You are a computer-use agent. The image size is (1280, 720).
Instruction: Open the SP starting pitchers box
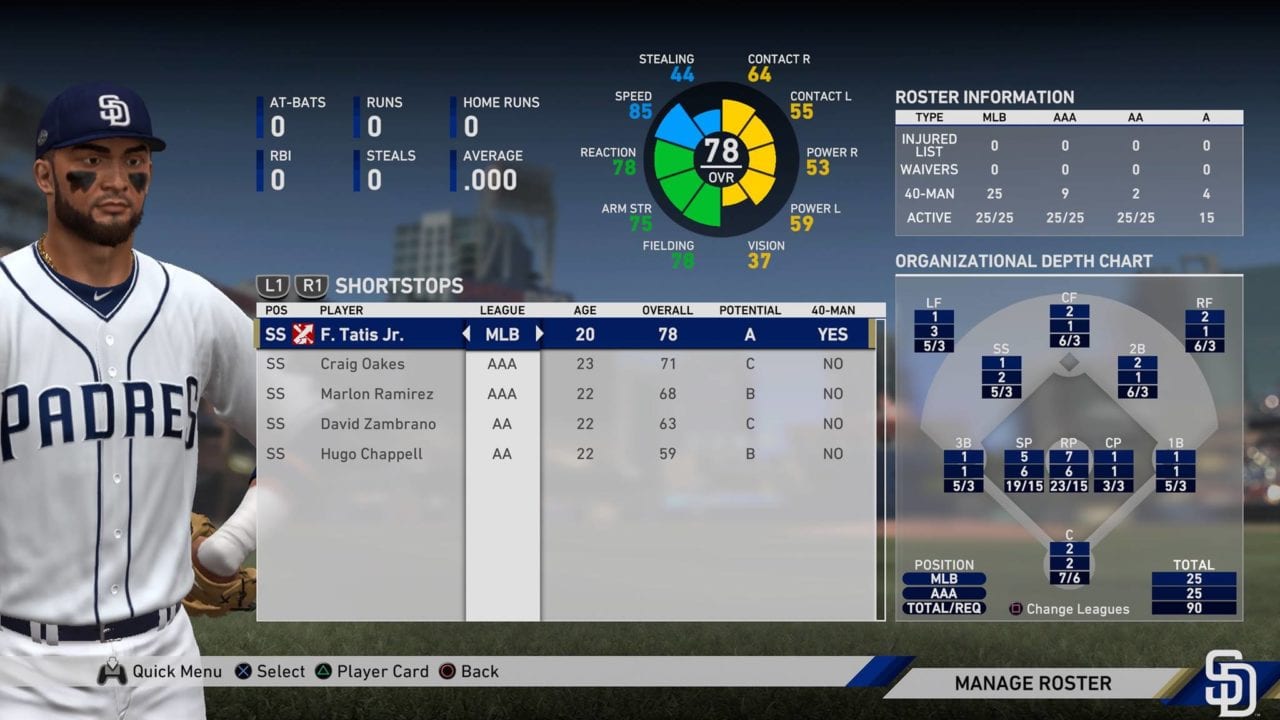coord(1024,471)
